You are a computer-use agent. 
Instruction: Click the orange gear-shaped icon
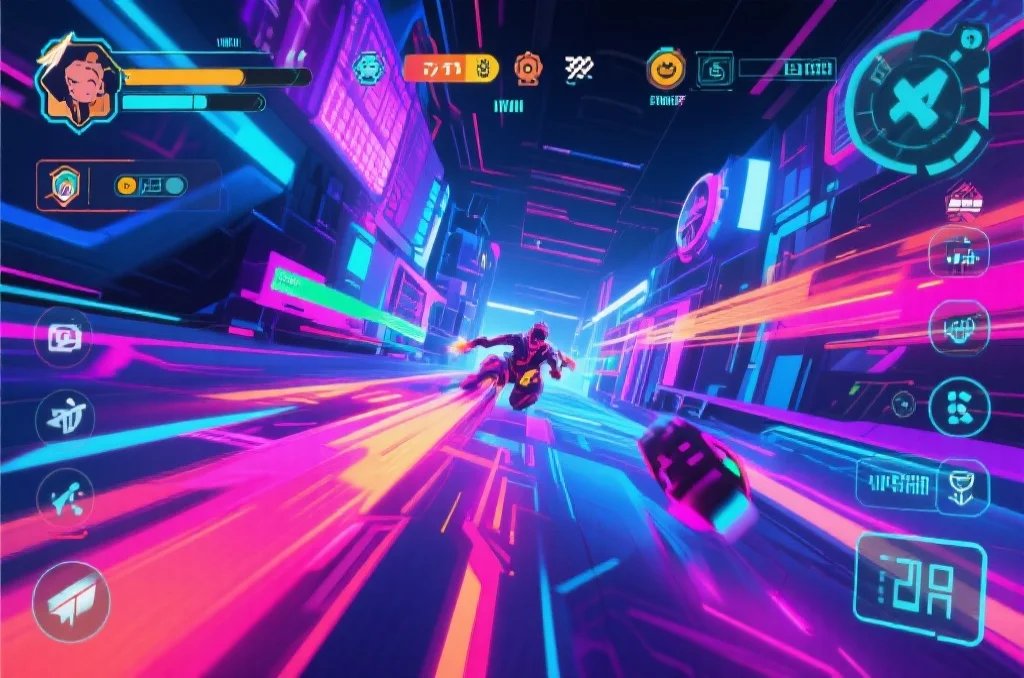tap(527, 67)
